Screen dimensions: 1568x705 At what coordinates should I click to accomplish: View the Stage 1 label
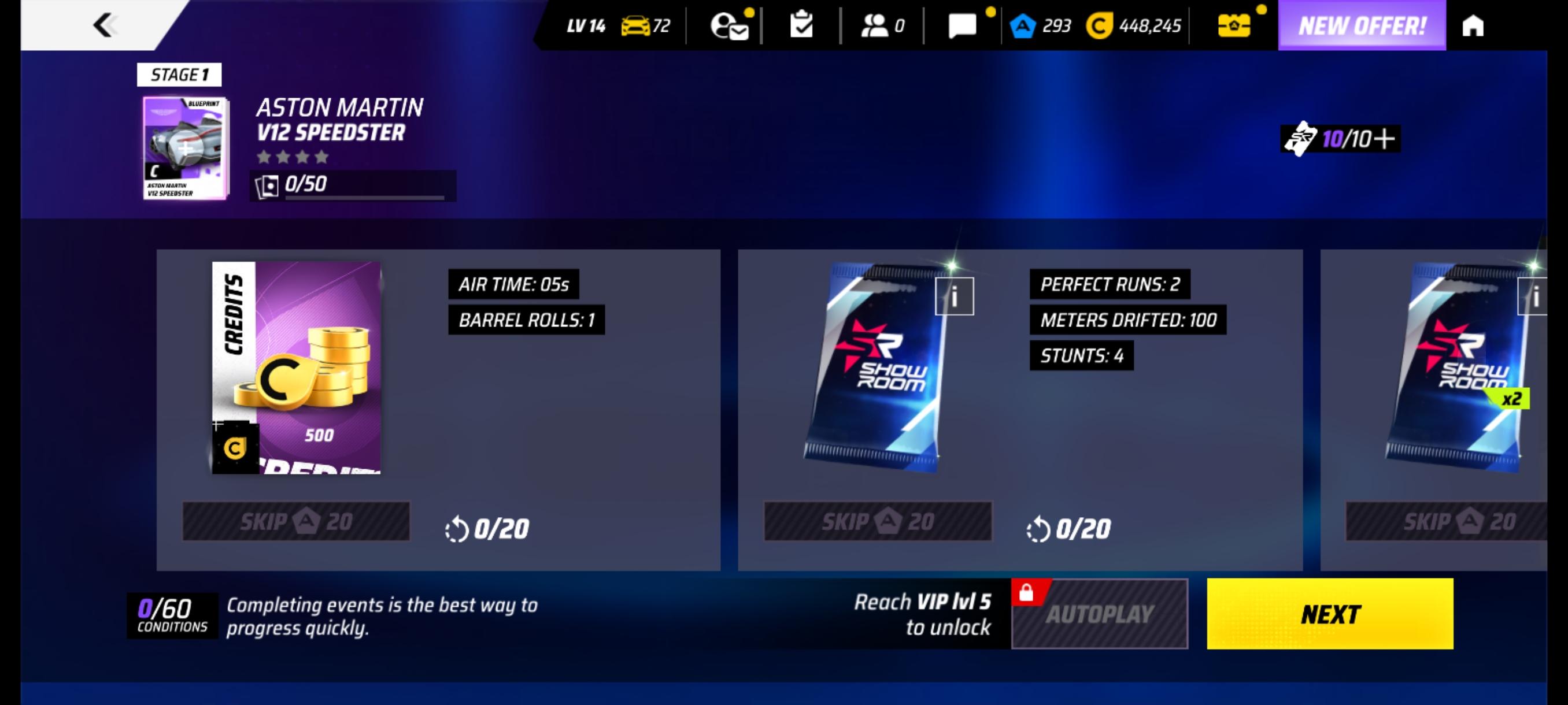click(x=178, y=75)
